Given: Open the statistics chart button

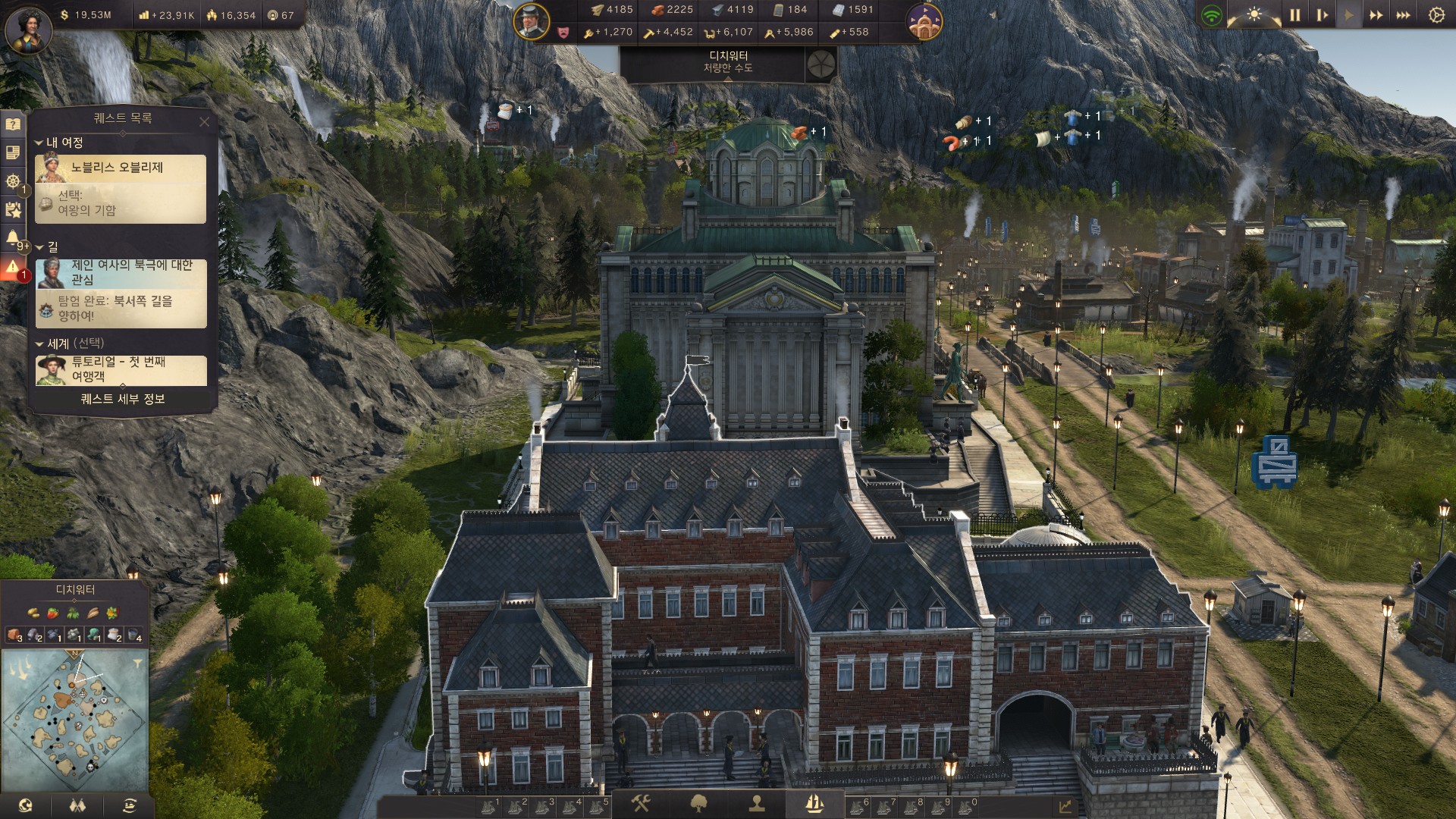Looking at the screenshot, I should [1065, 807].
